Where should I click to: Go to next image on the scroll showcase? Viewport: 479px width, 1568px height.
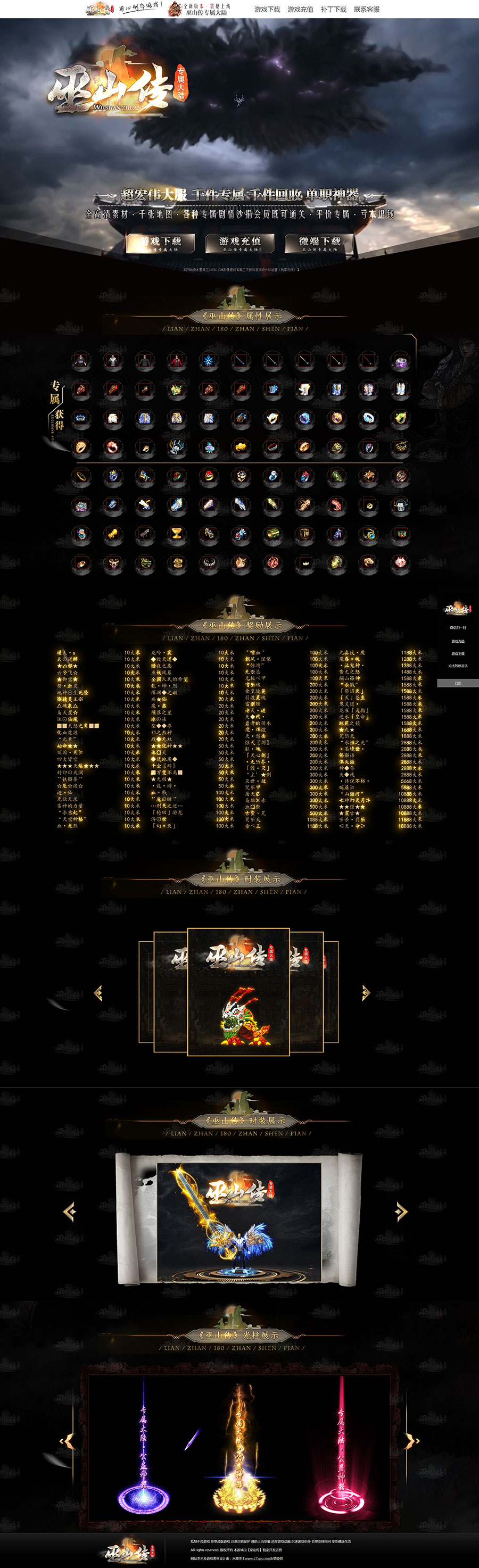point(400,1212)
